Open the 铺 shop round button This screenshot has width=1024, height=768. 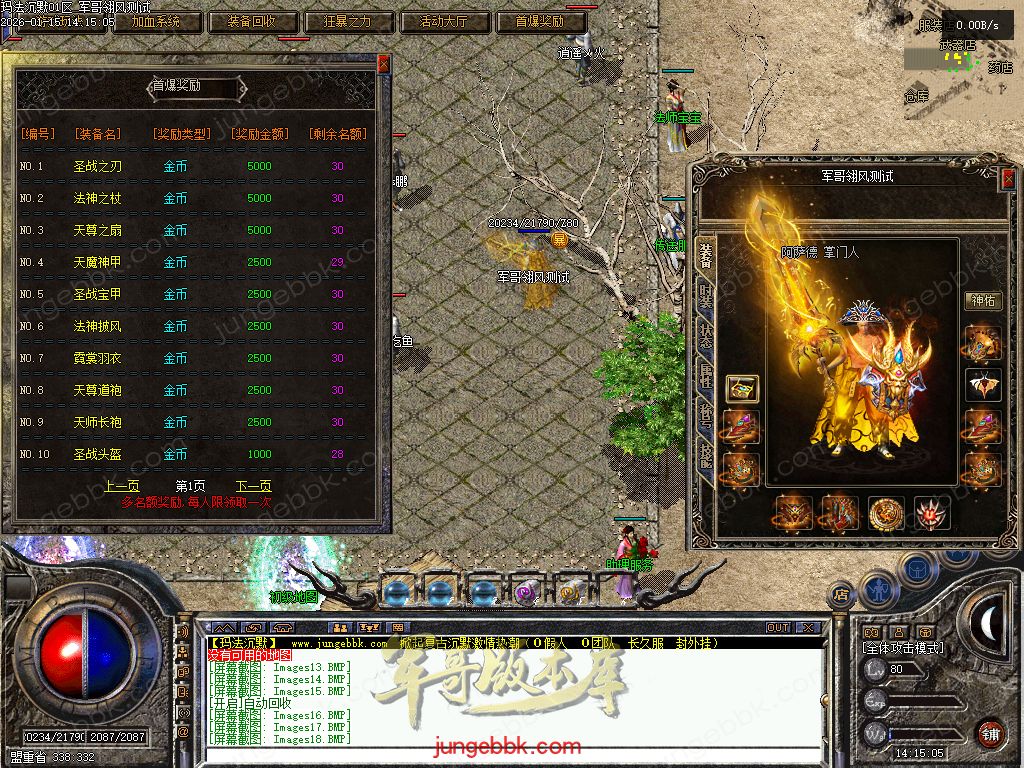989,733
